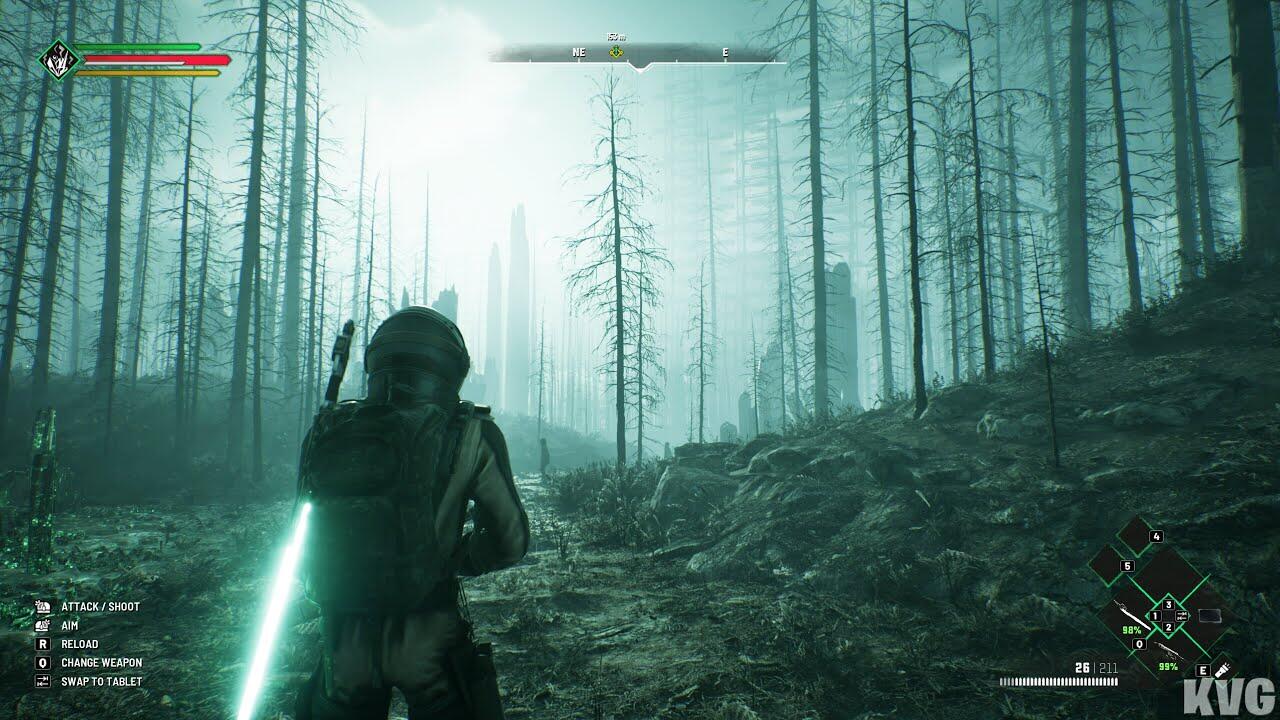This screenshot has width=1280, height=720.
Task: Toggle the flashlight icon
Action: coord(1221,667)
